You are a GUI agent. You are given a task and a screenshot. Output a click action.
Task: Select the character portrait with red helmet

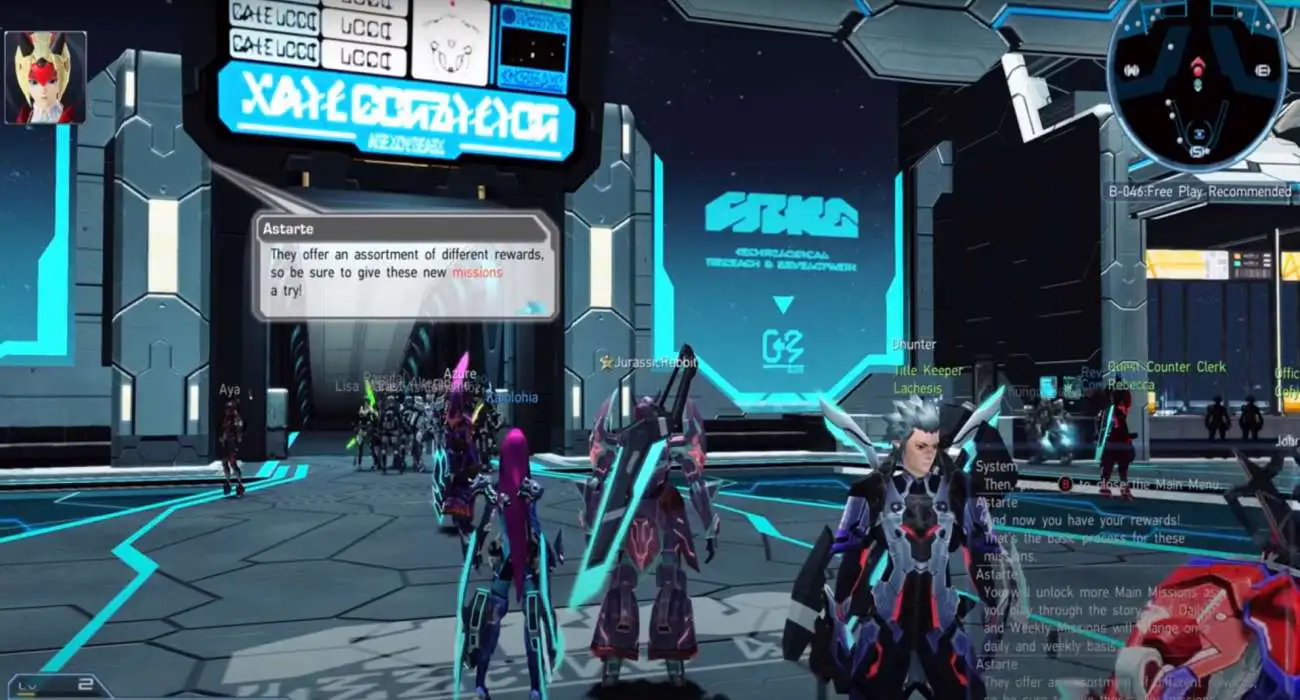pyautogui.click(x=46, y=77)
